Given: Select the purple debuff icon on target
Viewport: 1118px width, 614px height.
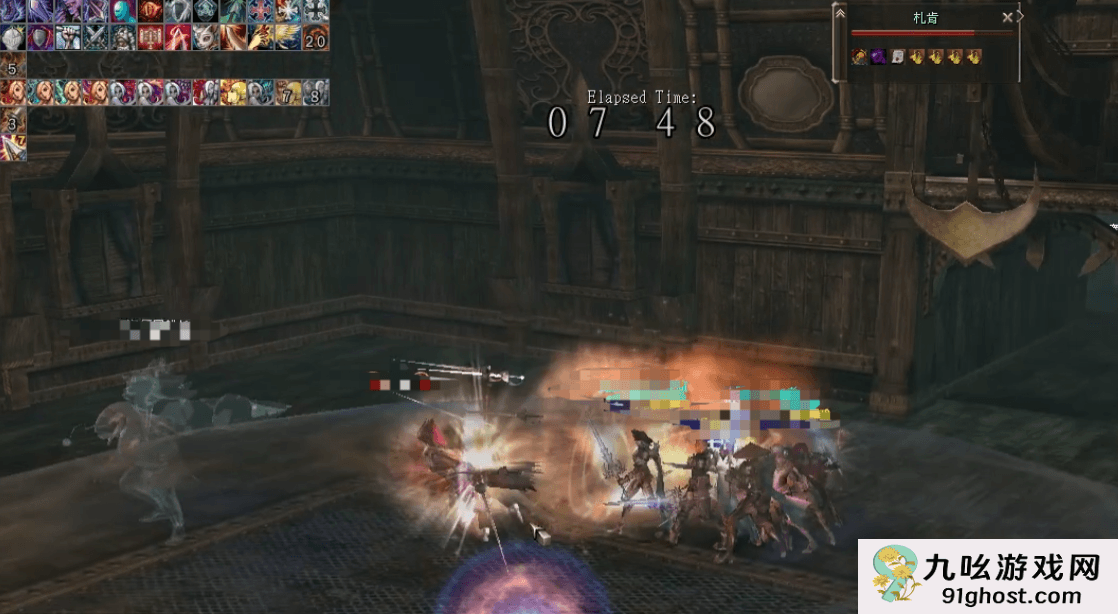Looking at the screenshot, I should pos(878,57).
